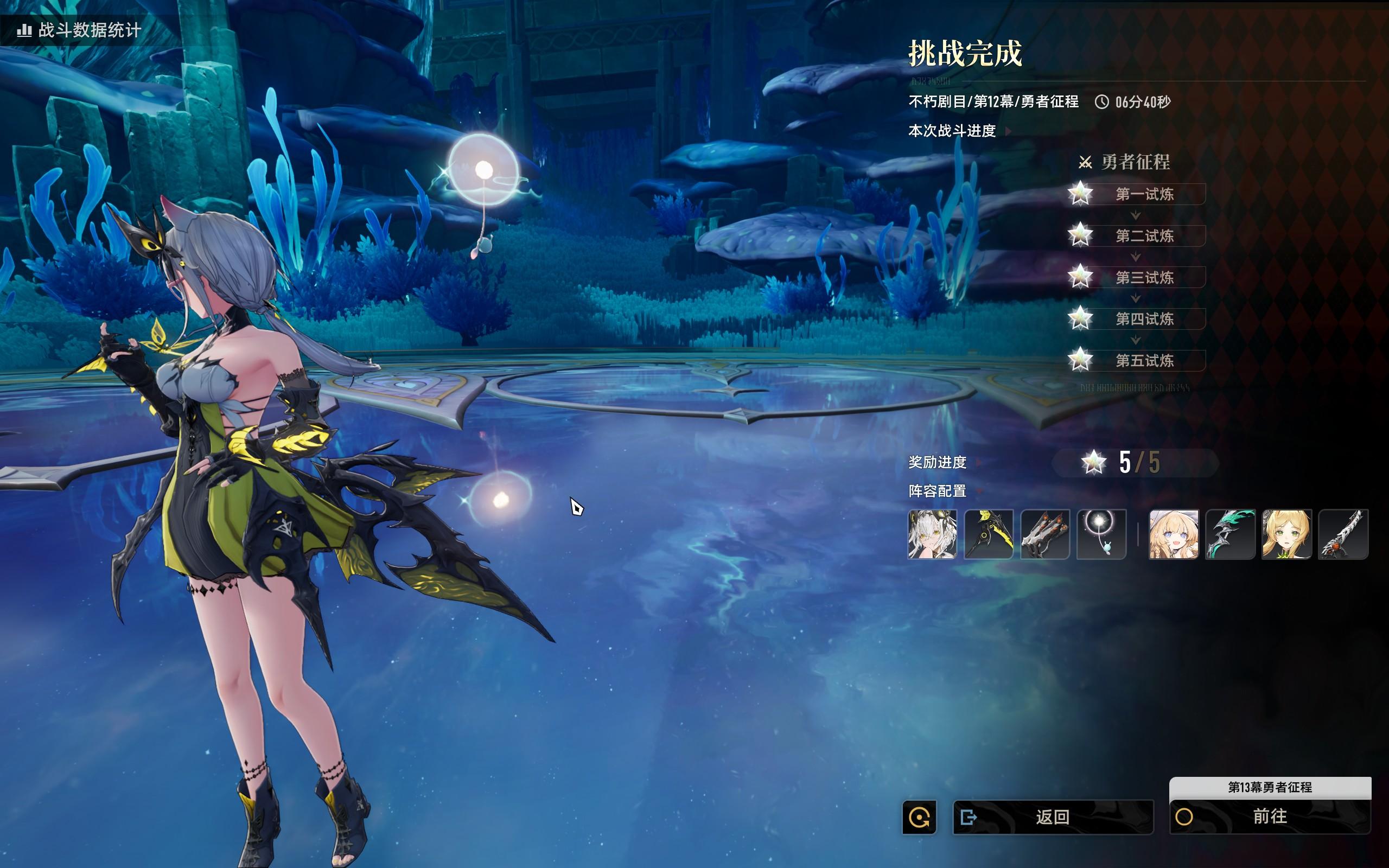
Task: Expand 本次战斗进度 battle progress arrow
Action: click(1008, 131)
